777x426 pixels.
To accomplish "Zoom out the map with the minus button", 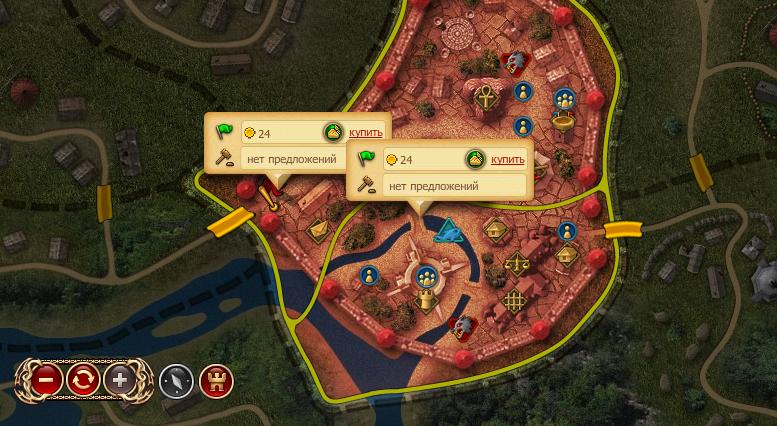I will [x=45, y=380].
